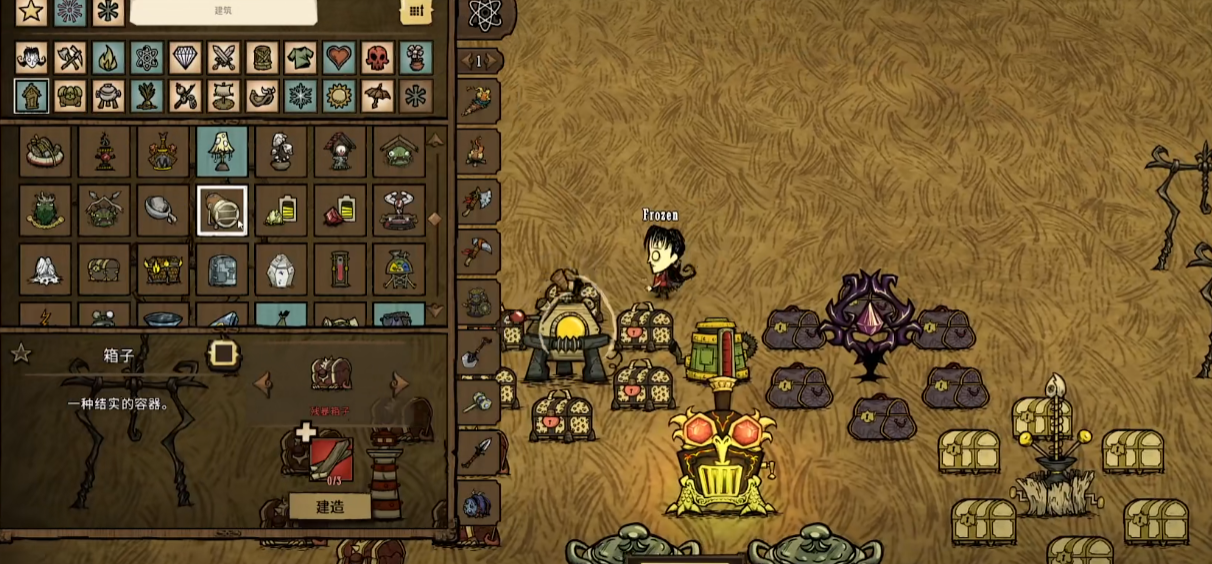Open the favorites star filter

[x=31, y=11]
